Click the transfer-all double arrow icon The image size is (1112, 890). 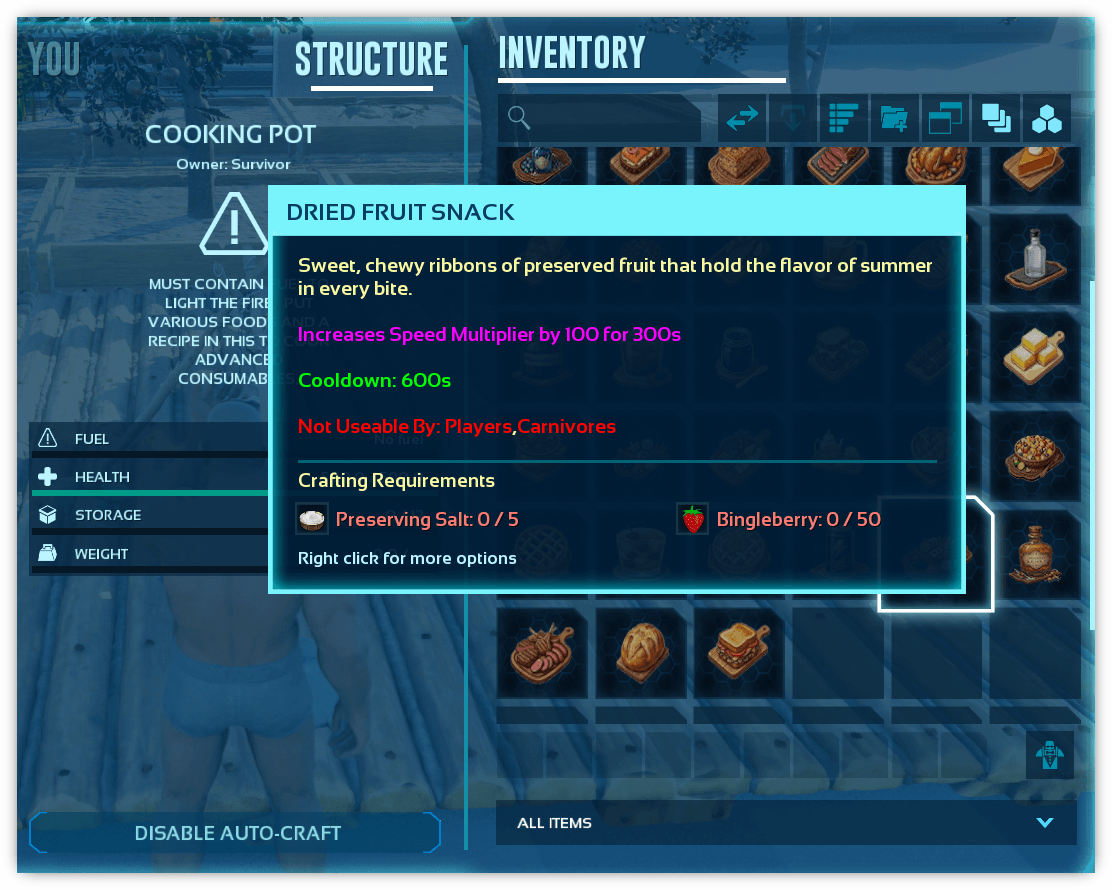click(742, 119)
